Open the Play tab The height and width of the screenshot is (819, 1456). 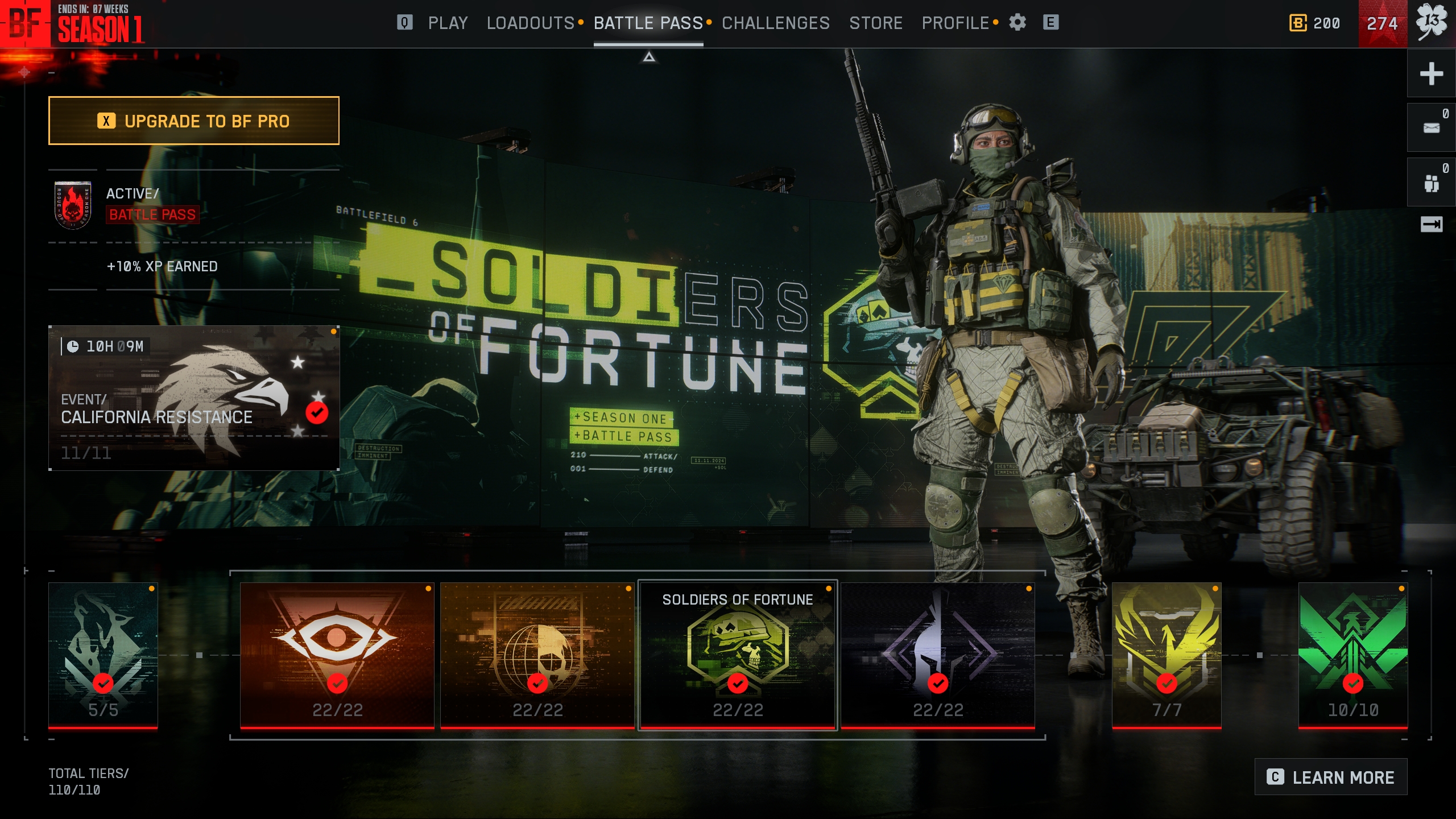pyautogui.click(x=448, y=23)
